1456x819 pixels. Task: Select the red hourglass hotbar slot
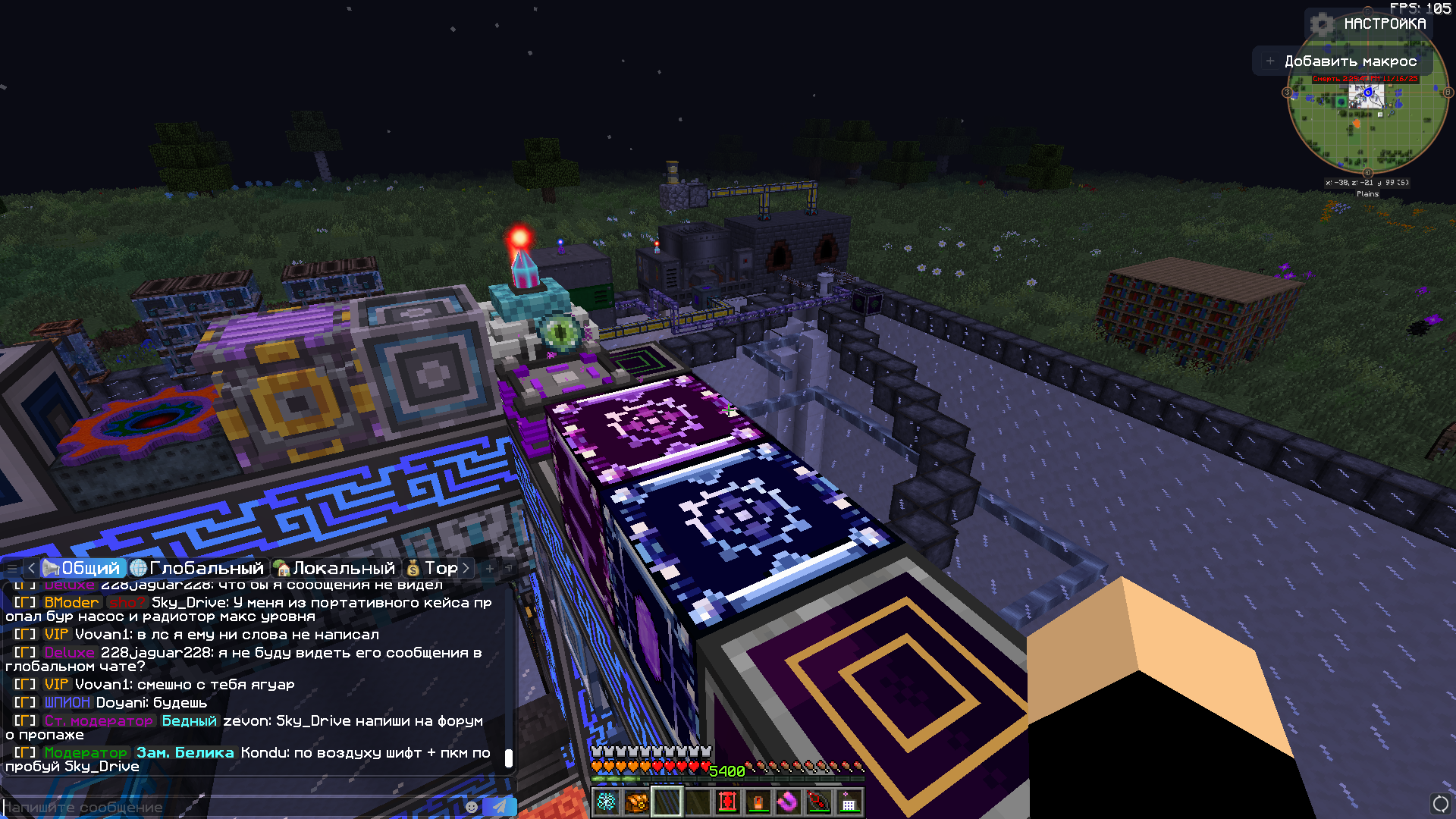point(728,802)
